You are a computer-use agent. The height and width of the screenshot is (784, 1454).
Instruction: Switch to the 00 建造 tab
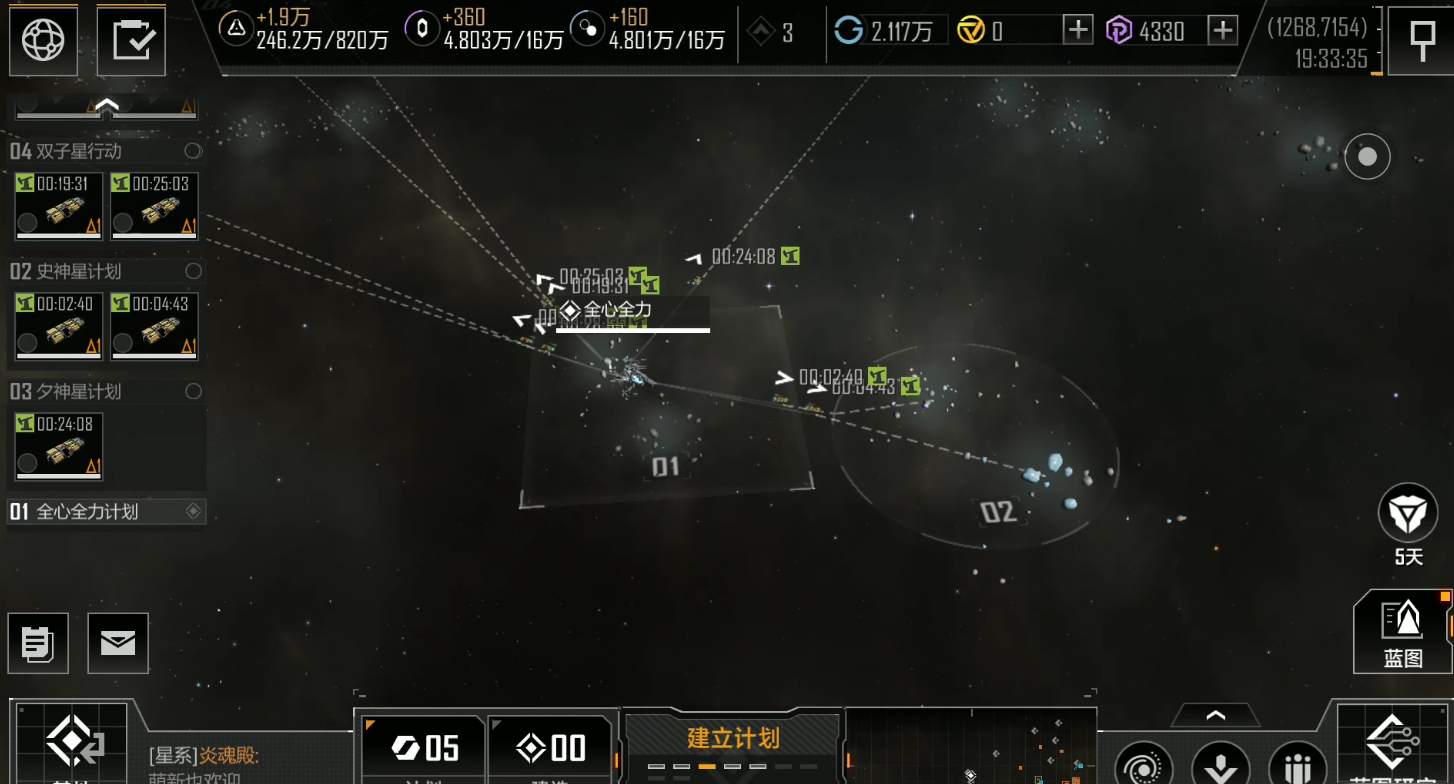coord(552,748)
